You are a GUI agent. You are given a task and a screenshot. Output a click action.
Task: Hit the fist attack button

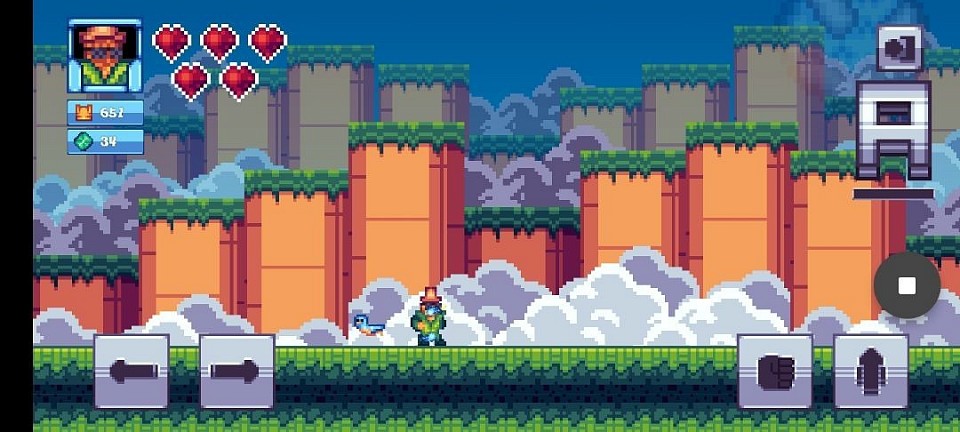774,372
